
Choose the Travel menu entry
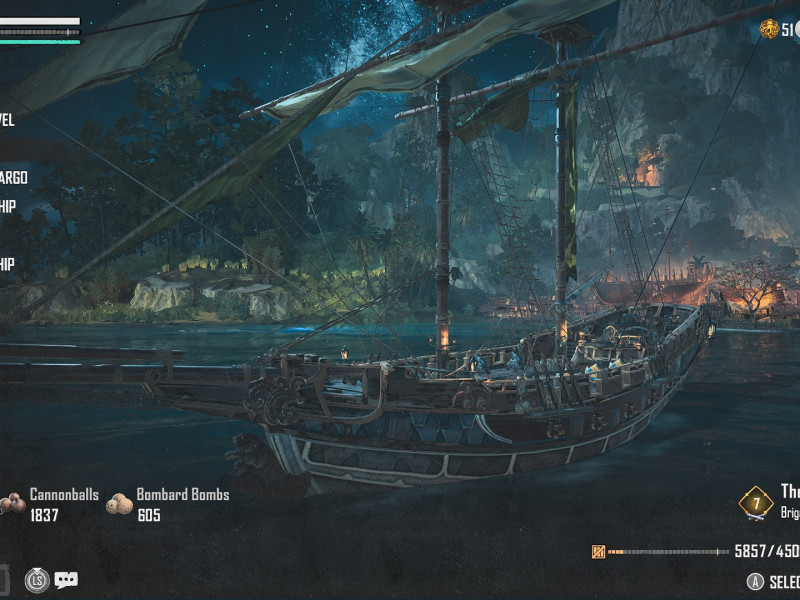pos(7,120)
